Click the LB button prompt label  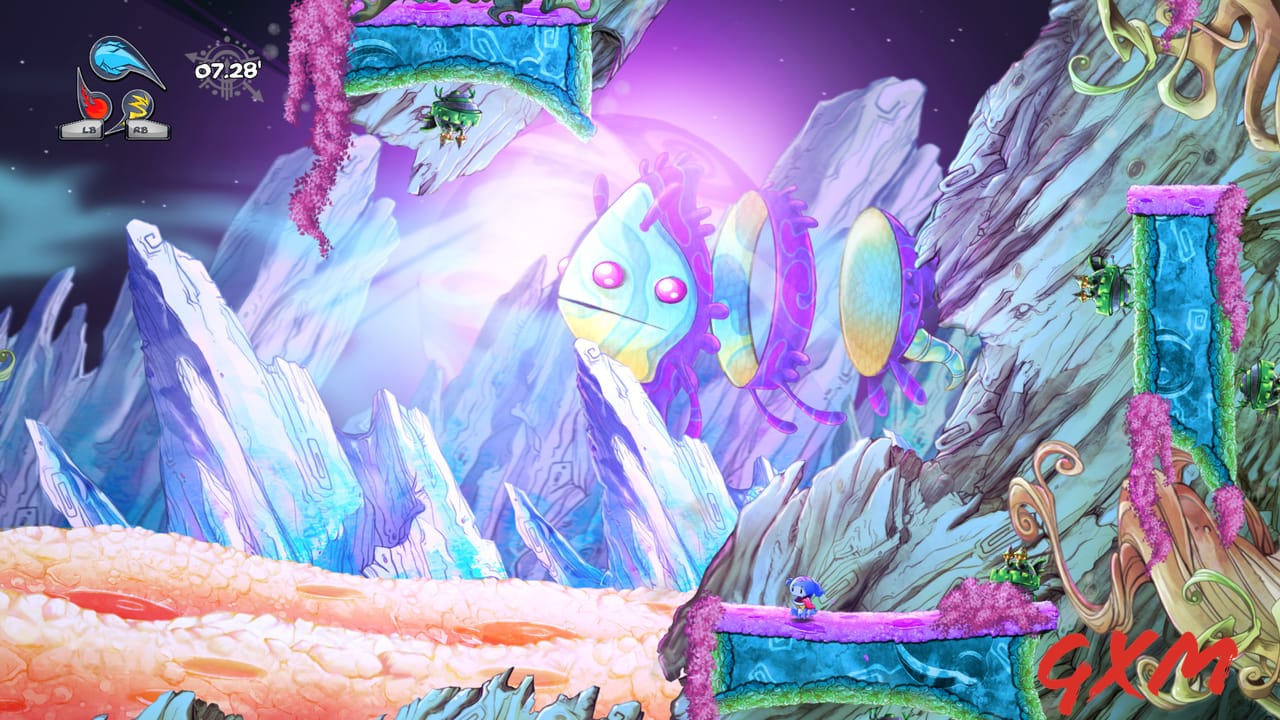88,128
